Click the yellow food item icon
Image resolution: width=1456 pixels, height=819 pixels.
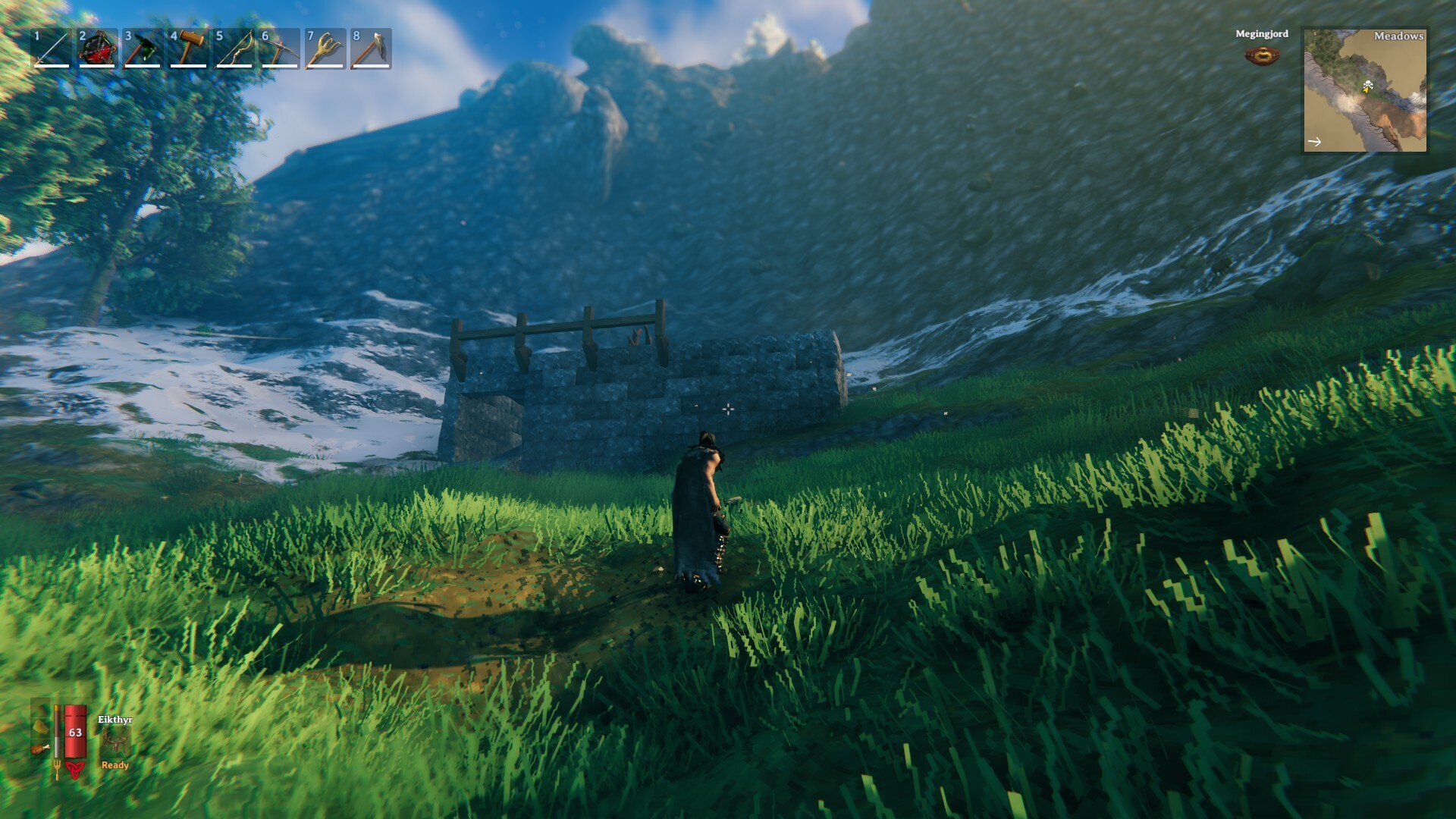(x=41, y=726)
